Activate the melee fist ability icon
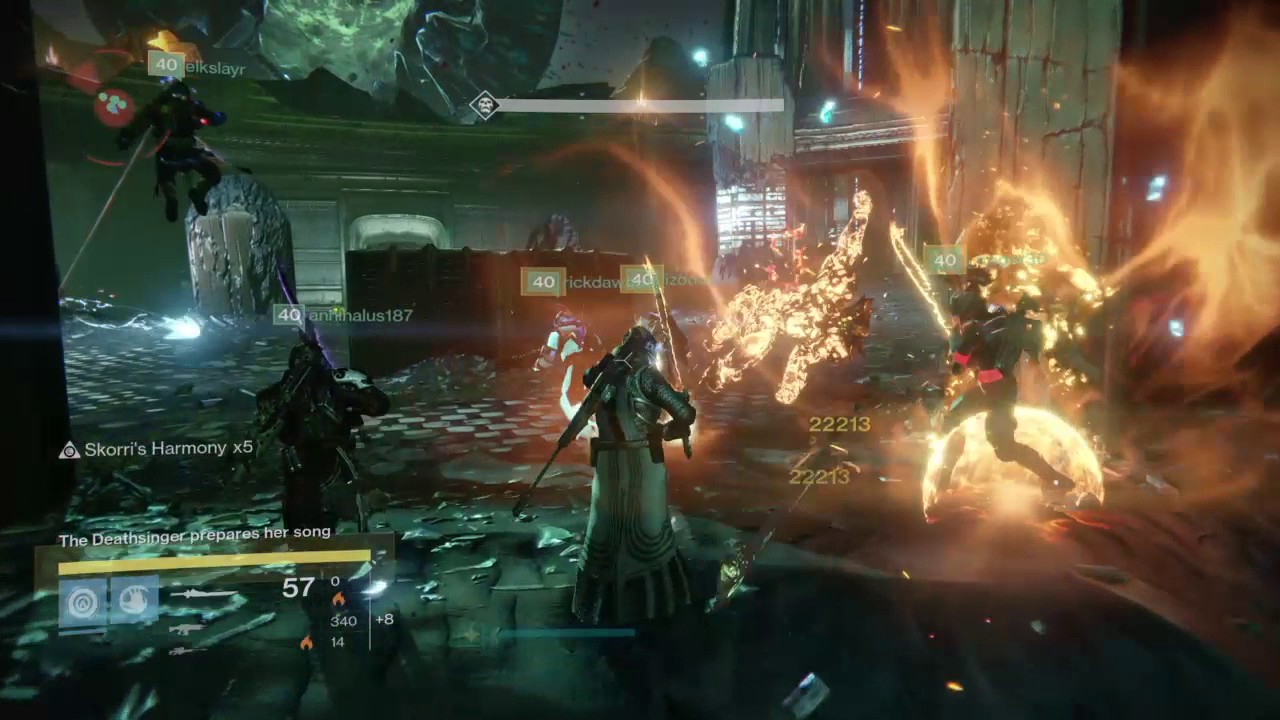 pos(134,601)
